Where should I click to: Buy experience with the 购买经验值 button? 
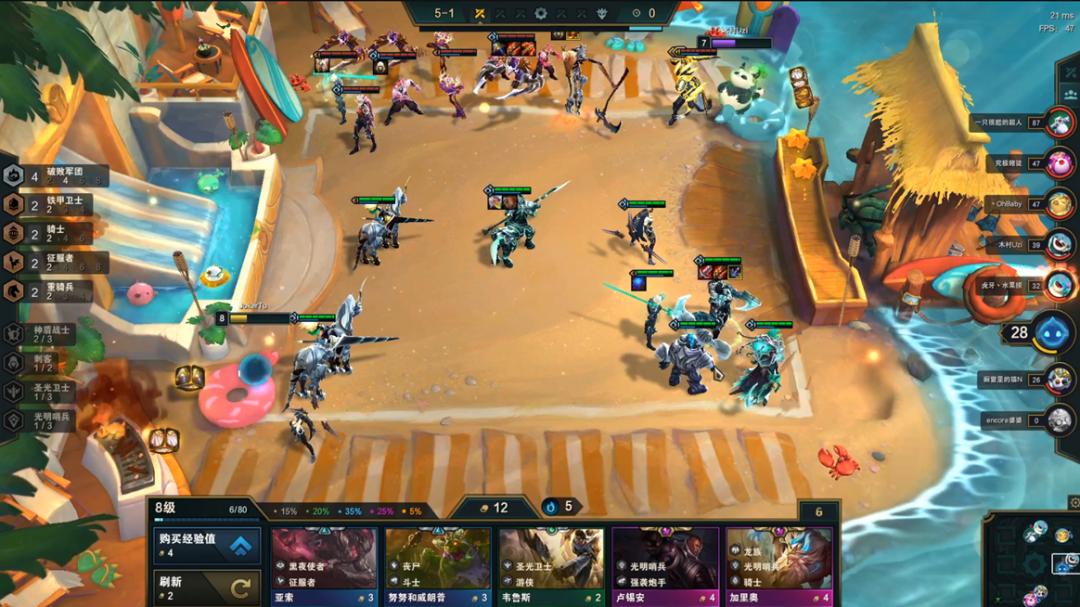[206, 545]
